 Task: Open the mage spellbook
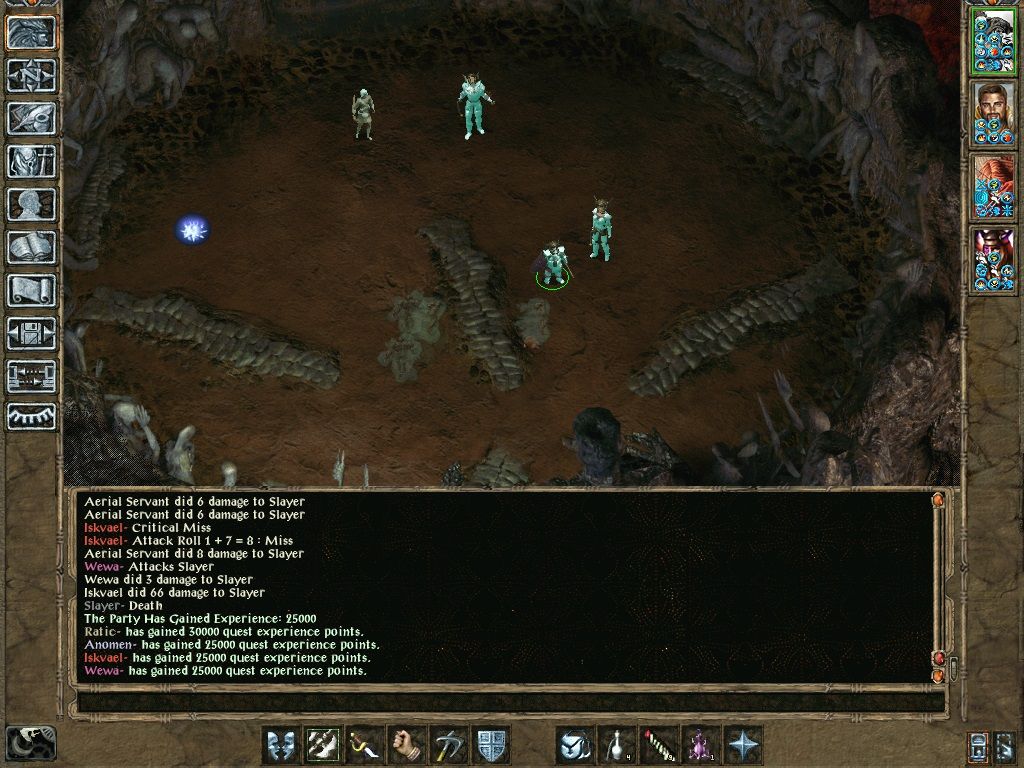(32, 247)
